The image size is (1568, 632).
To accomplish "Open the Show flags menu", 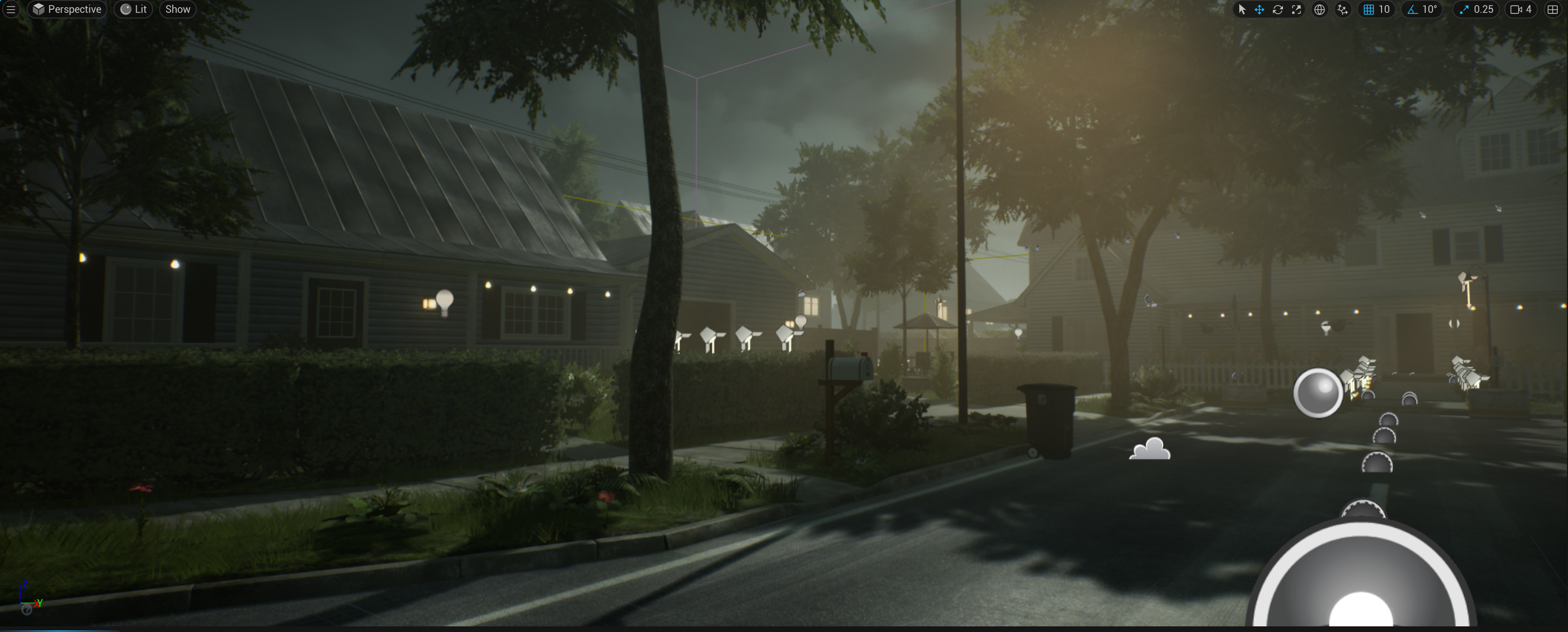I will pos(177,9).
